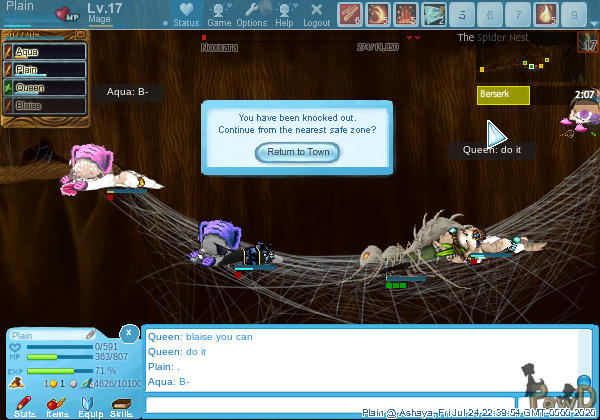Use the teal crystal hotbar skill
This screenshot has height=420, width=600.
[x=434, y=14]
